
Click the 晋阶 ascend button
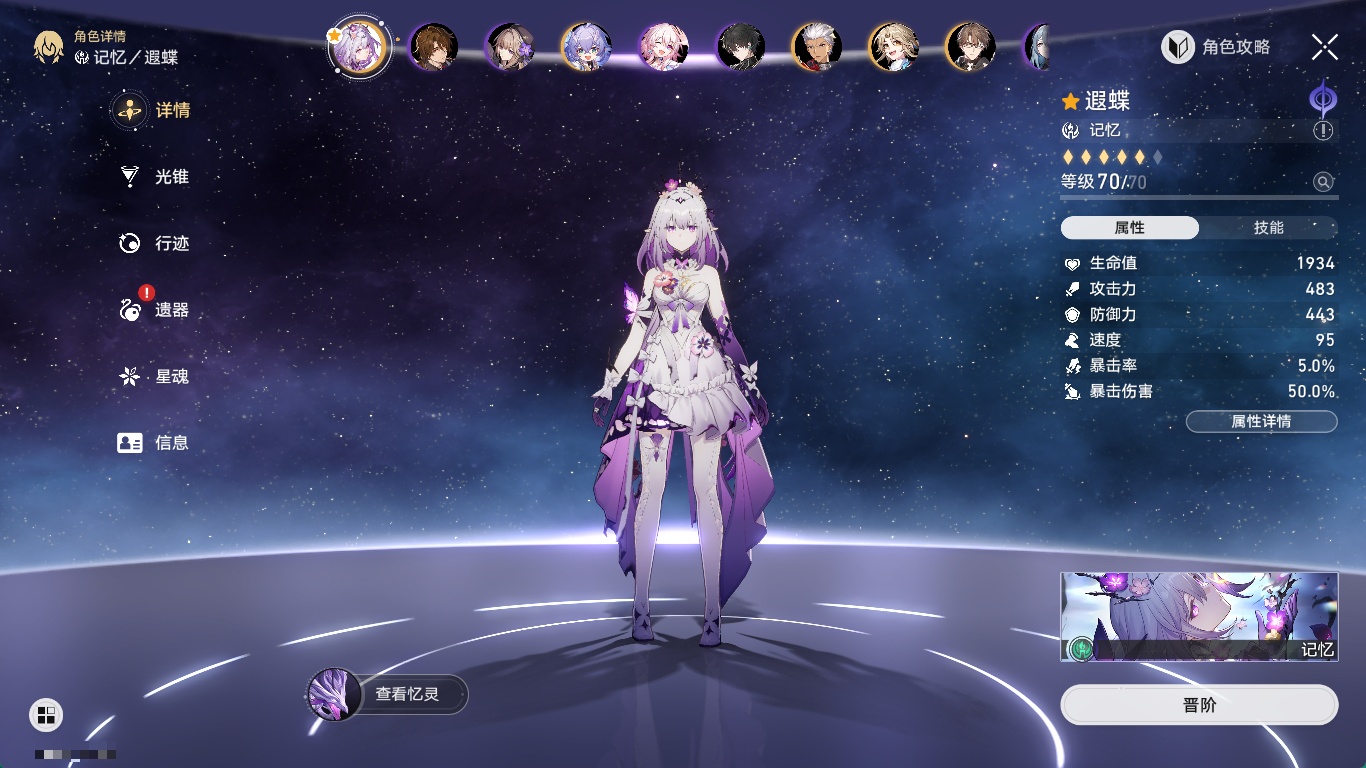click(x=1199, y=705)
